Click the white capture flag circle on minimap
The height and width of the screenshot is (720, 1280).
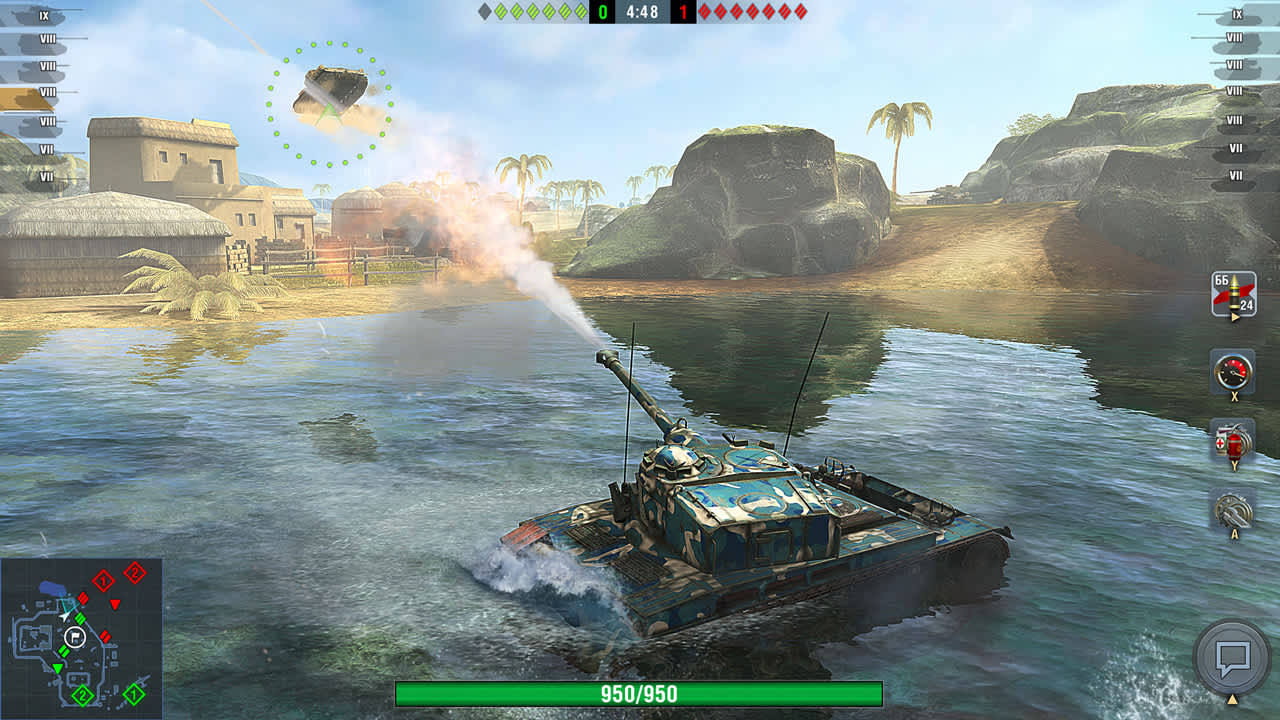[x=74, y=637]
